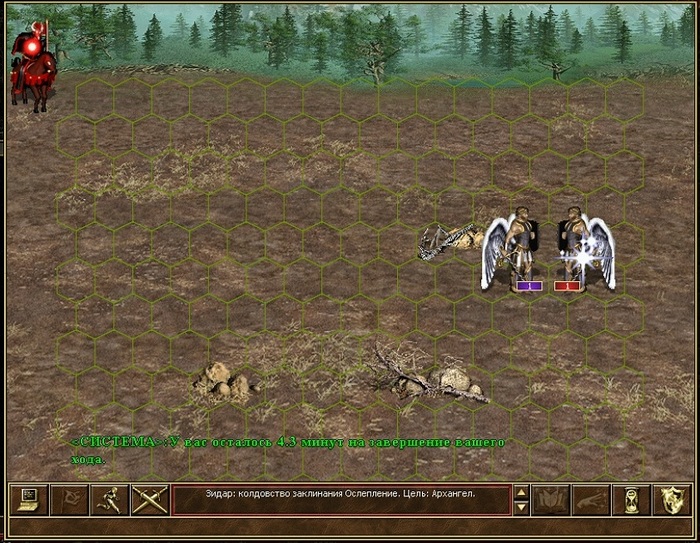Open the spellbook button
This screenshot has width=700, height=543.
(x=551, y=499)
